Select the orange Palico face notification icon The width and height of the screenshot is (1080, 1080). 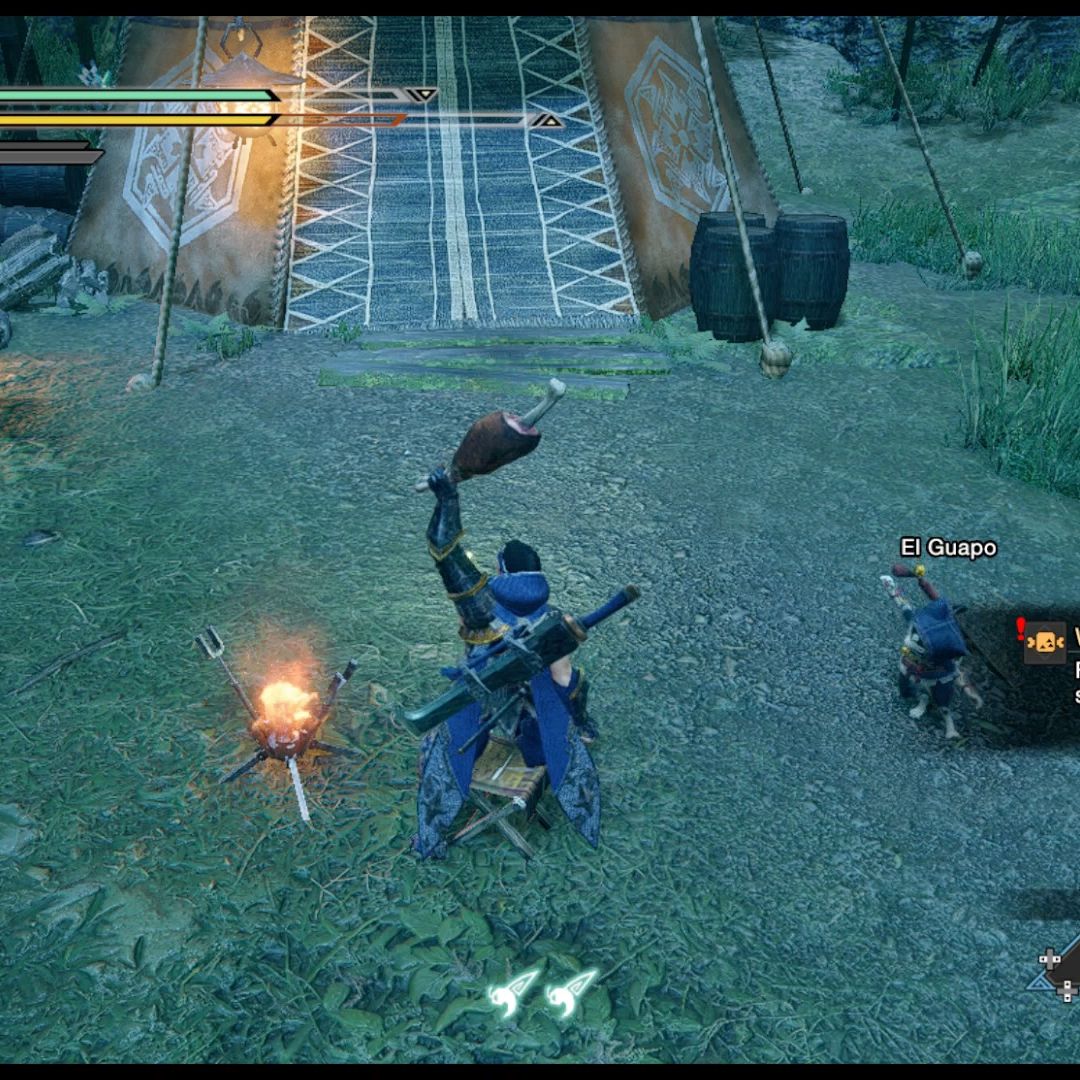[1045, 642]
